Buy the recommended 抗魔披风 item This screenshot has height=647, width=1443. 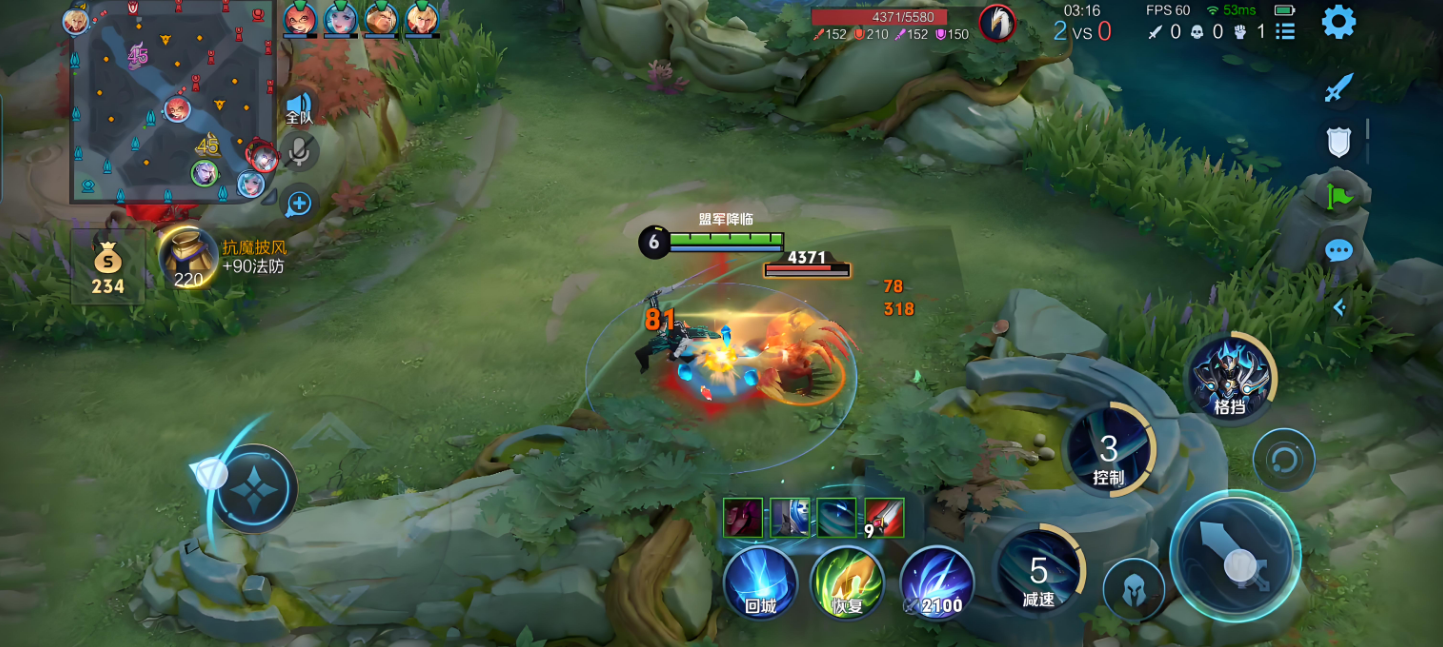pyautogui.click(x=188, y=258)
